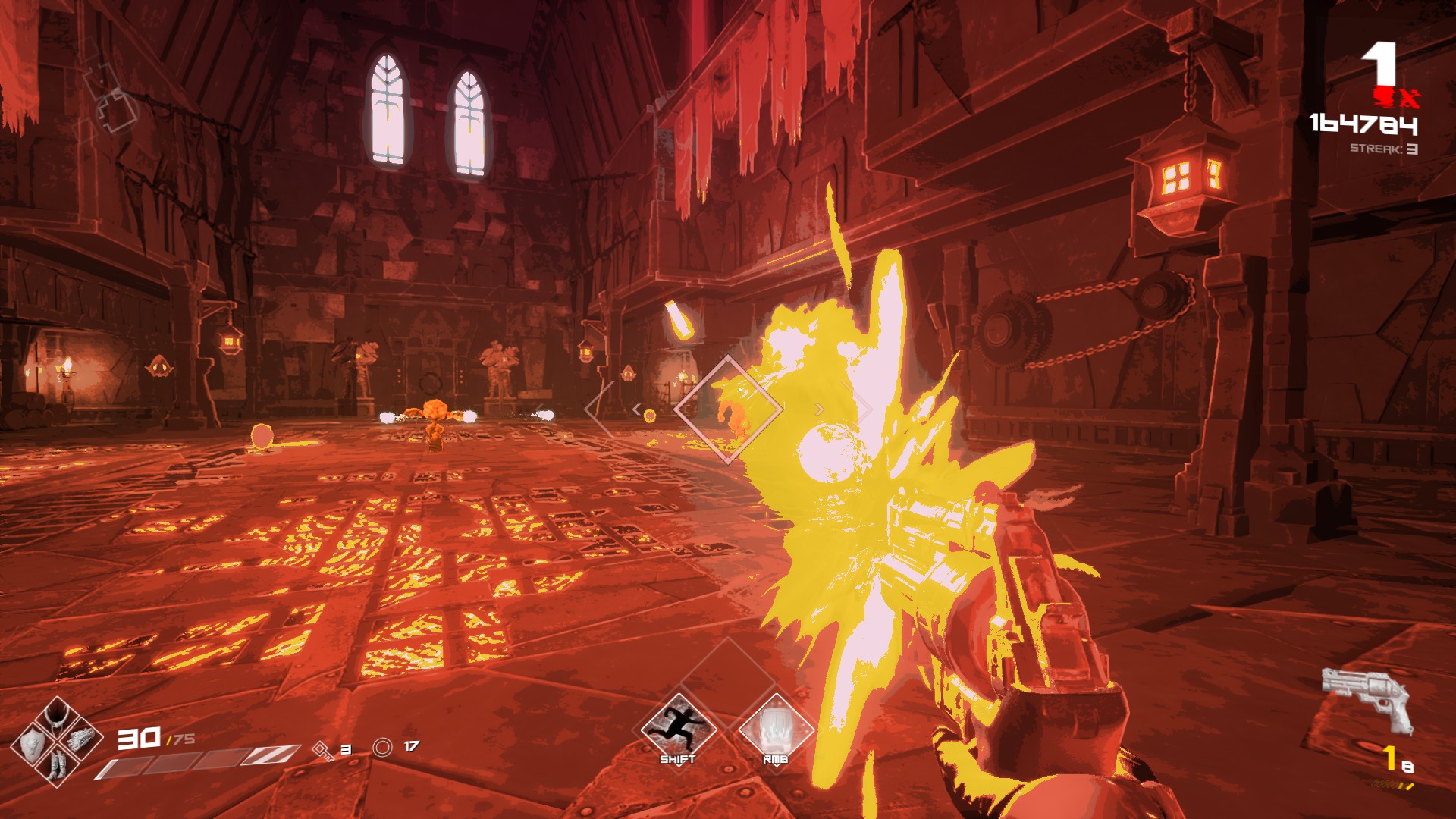Viewport: 1456px width, 819px height.
Task: Activate the RMB secondary ability icon
Action: [x=775, y=730]
